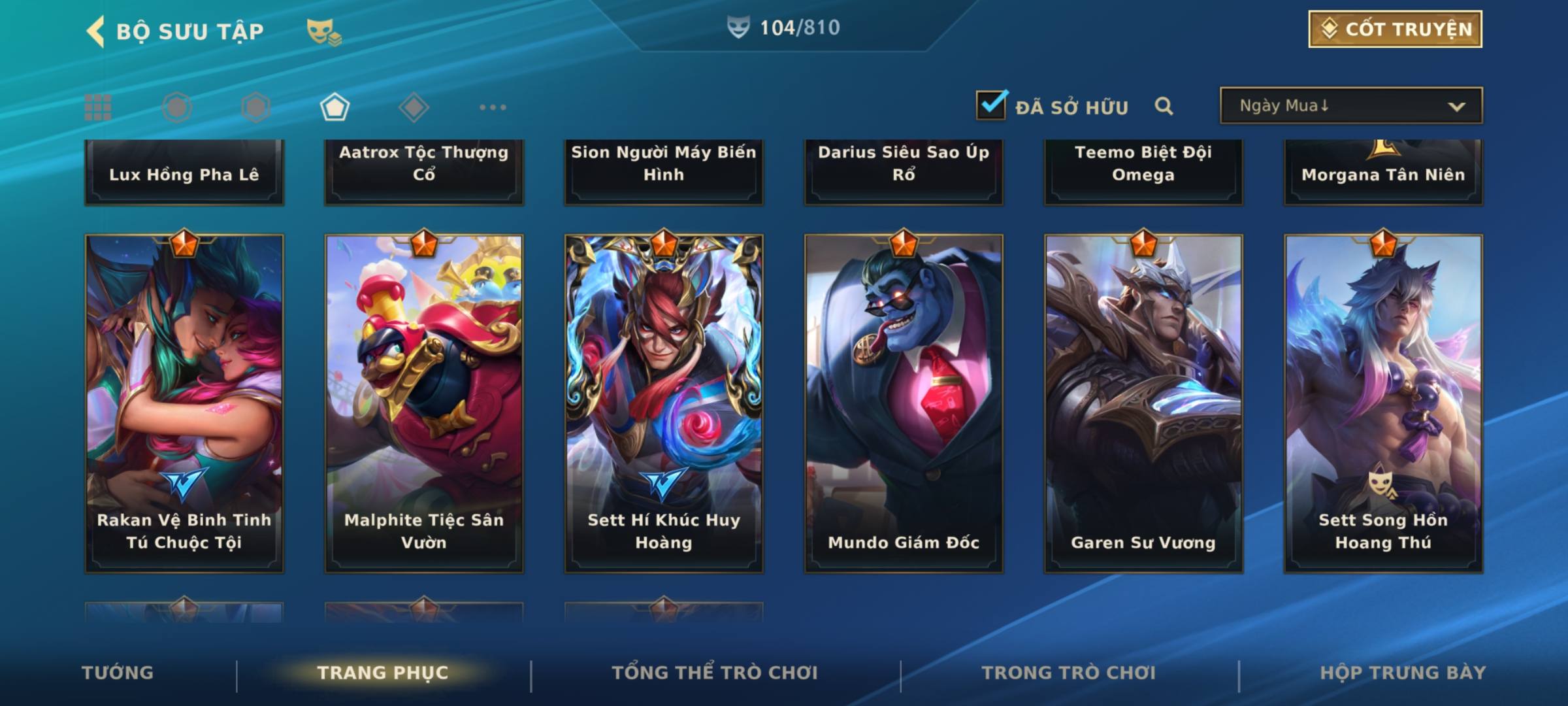Go to the Hộp Trưng Bày tab
This screenshot has height=706, width=1568.
click(1403, 673)
